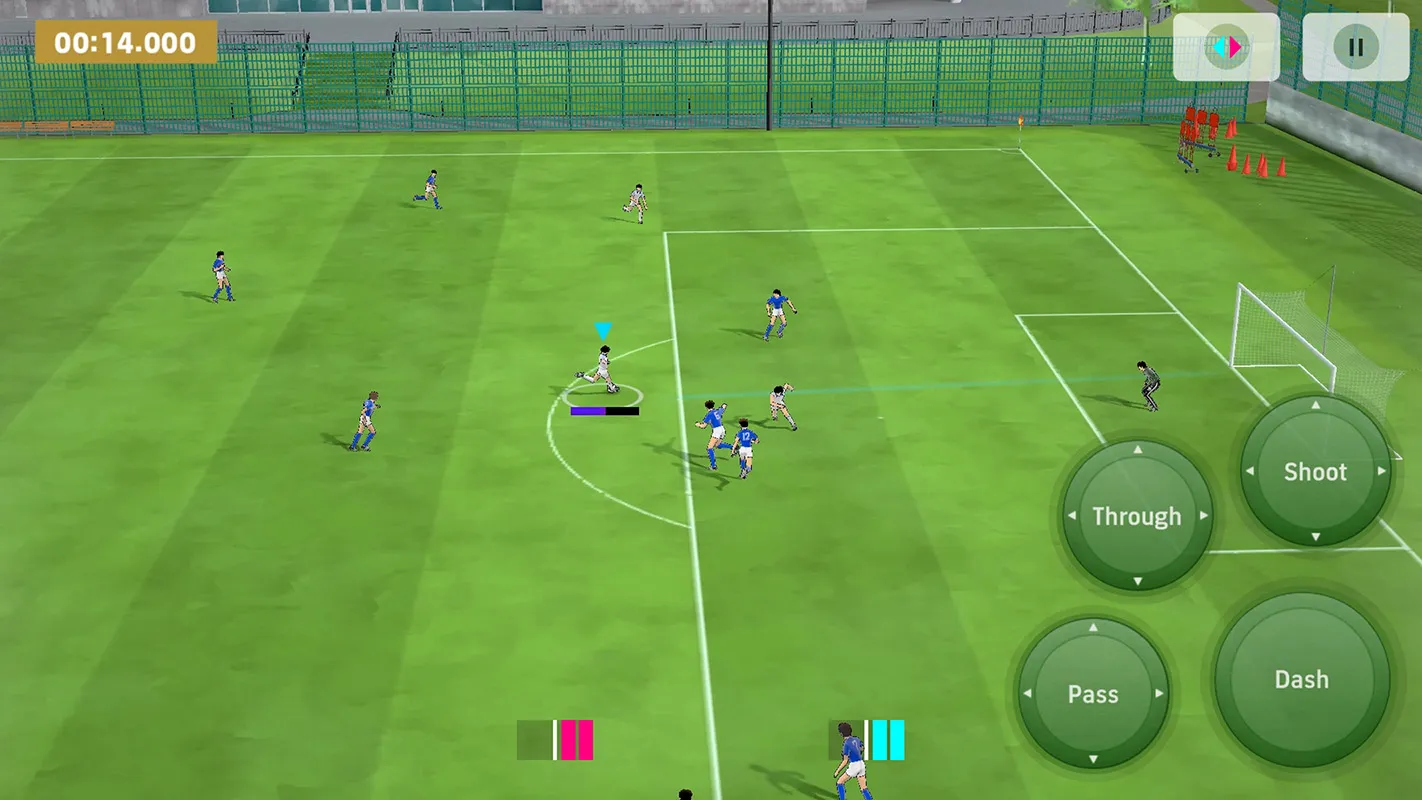Expand the left arrow beside Pass
Screen dimensions: 1422x800
(1028, 694)
